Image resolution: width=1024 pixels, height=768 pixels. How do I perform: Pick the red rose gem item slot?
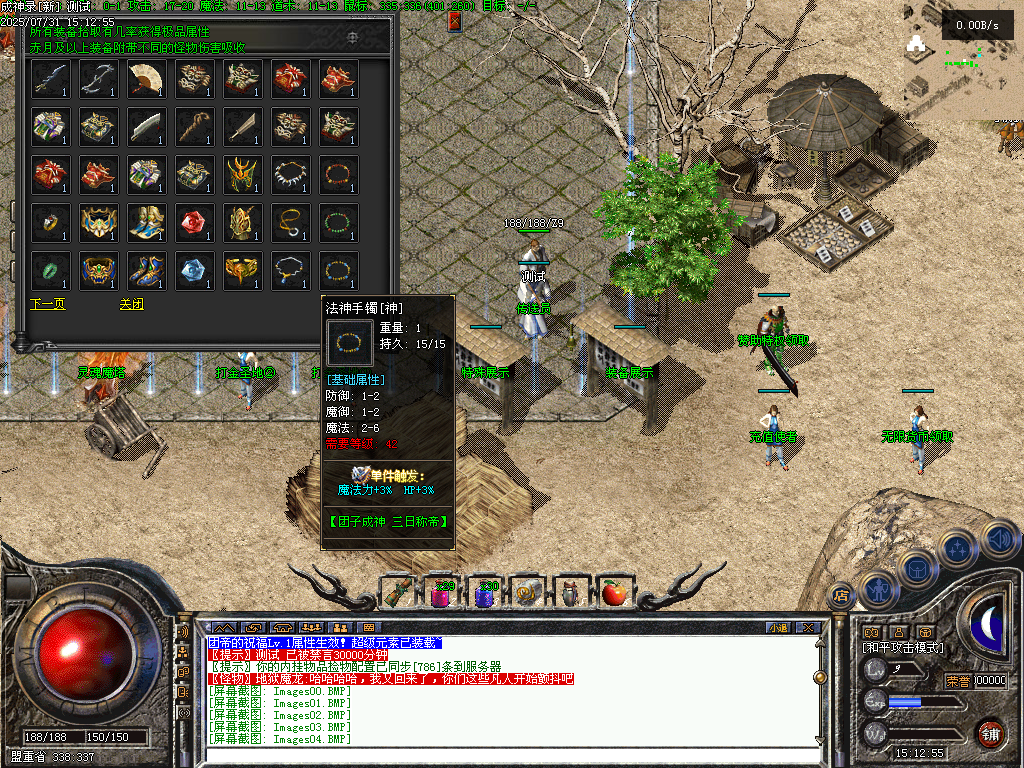pyautogui.click(x=195, y=222)
